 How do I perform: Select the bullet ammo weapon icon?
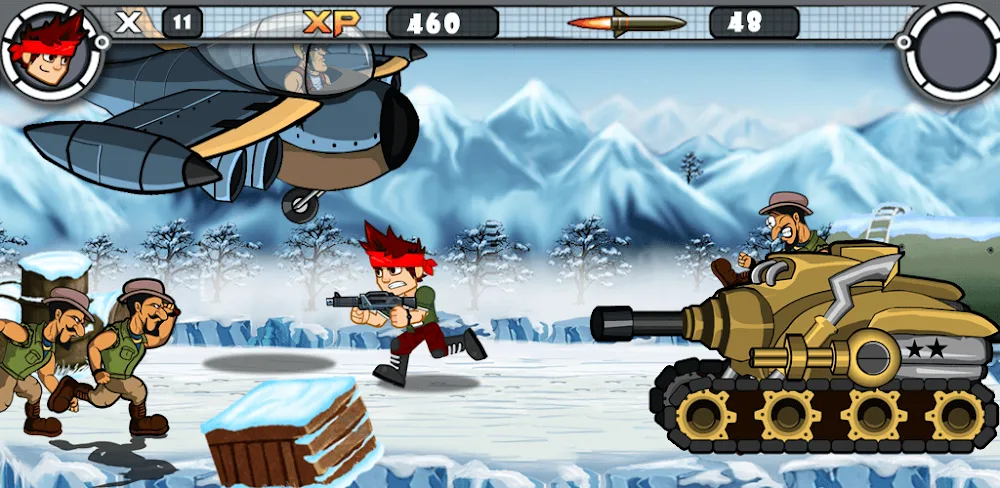pyautogui.click(x=626, y=22)
